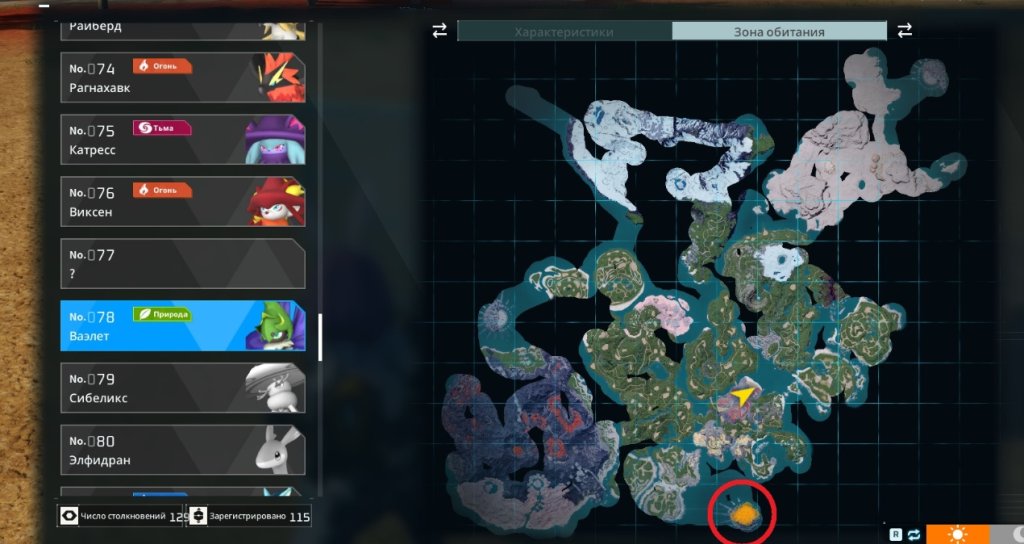The image size is (1024, 544).
Task: Pick the No.079 Сибеликс entry
Action: 182,388
